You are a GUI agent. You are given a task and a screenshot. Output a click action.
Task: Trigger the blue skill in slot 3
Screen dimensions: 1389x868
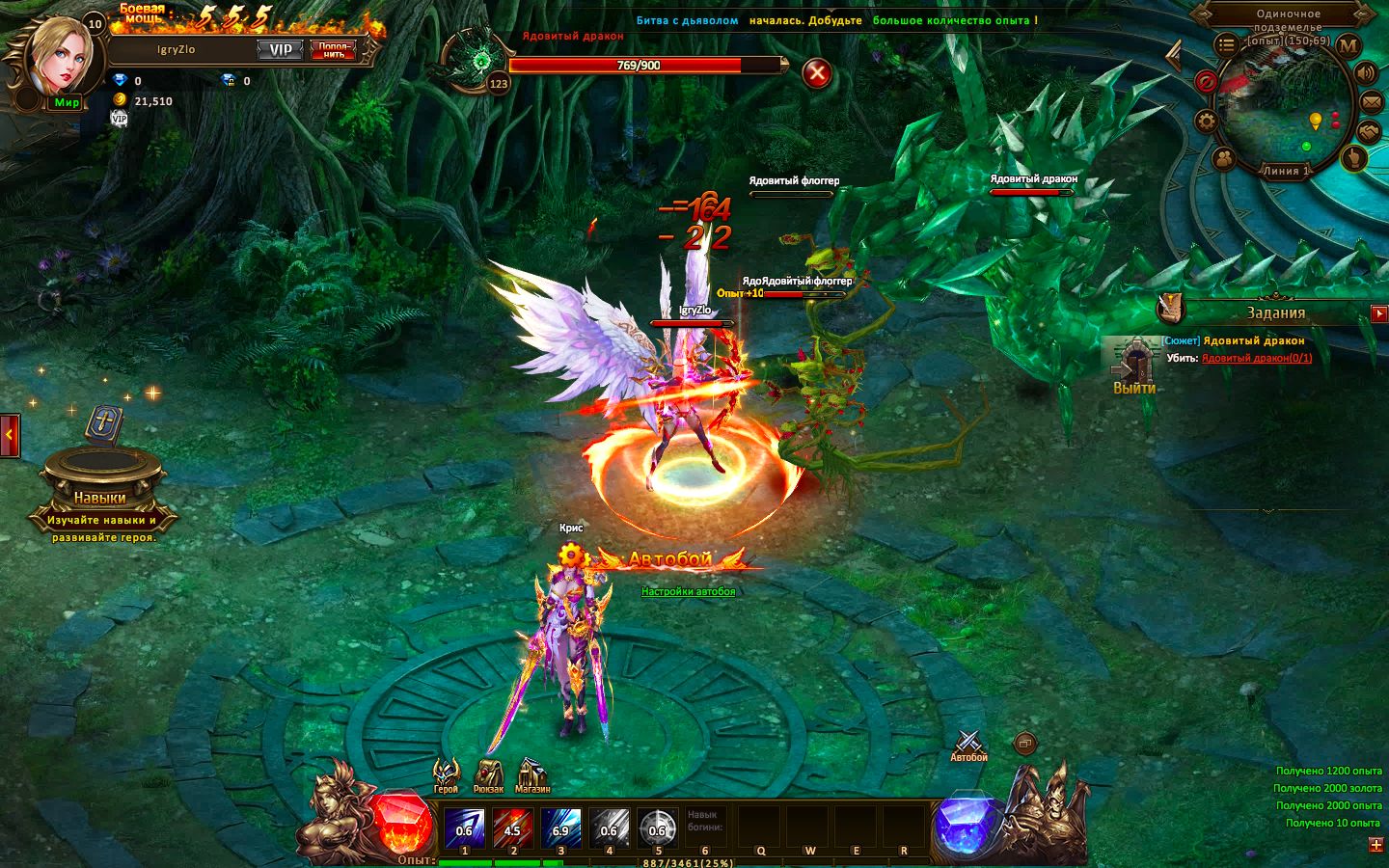[x=560, y=827]
